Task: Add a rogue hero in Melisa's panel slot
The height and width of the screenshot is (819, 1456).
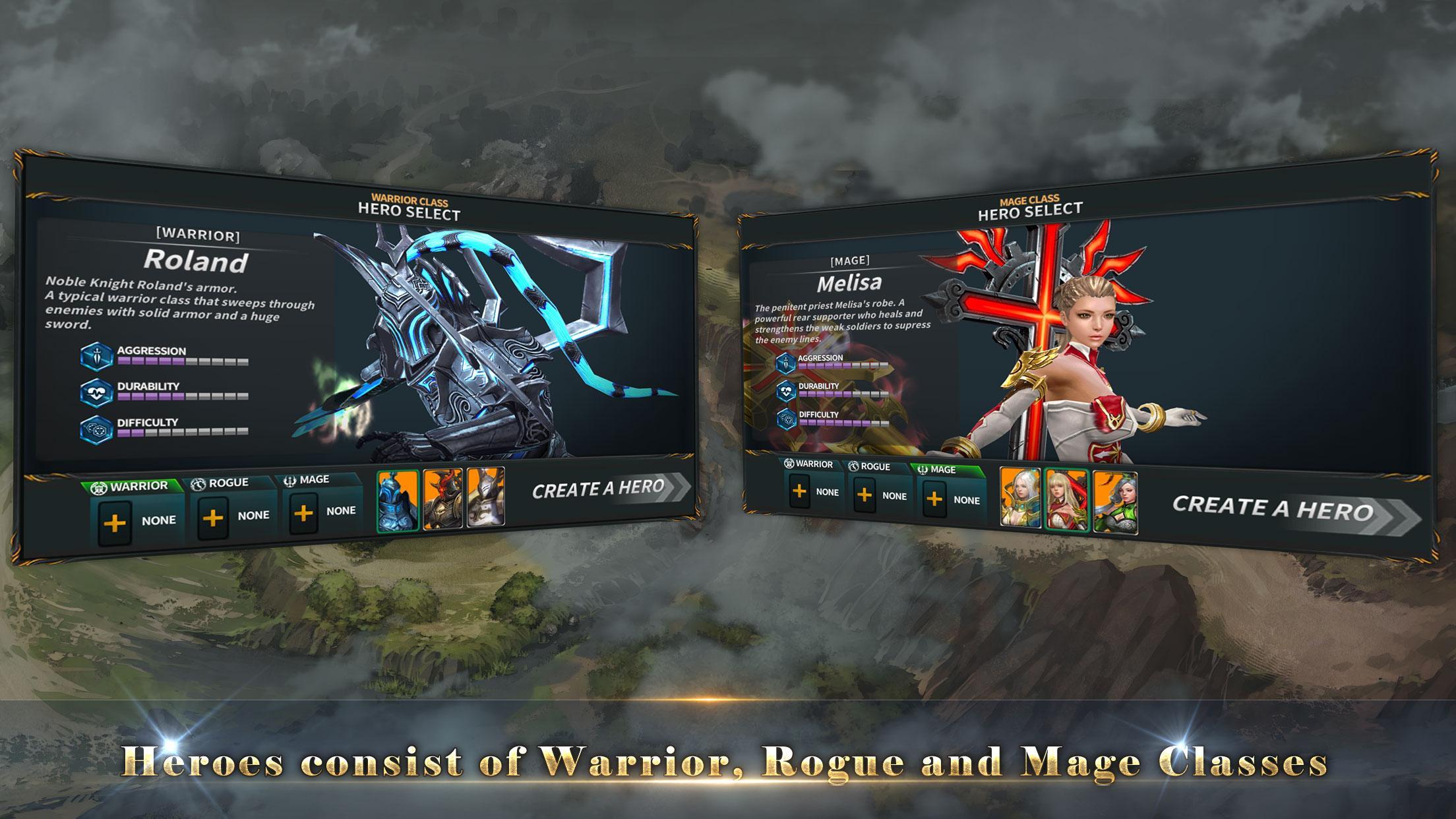Action: pyautogui.click(x=864, y=495)
